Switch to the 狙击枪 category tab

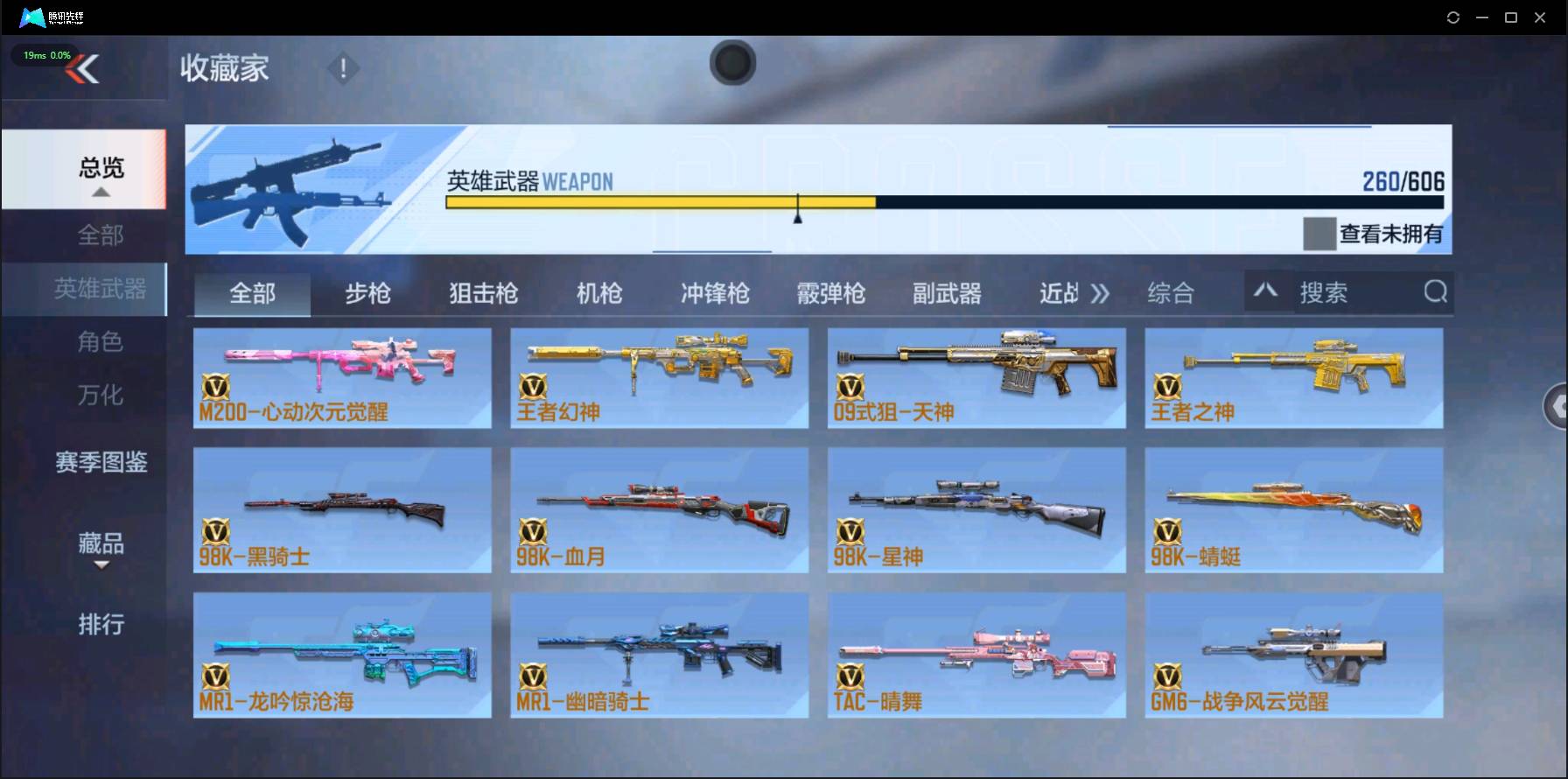482,294
